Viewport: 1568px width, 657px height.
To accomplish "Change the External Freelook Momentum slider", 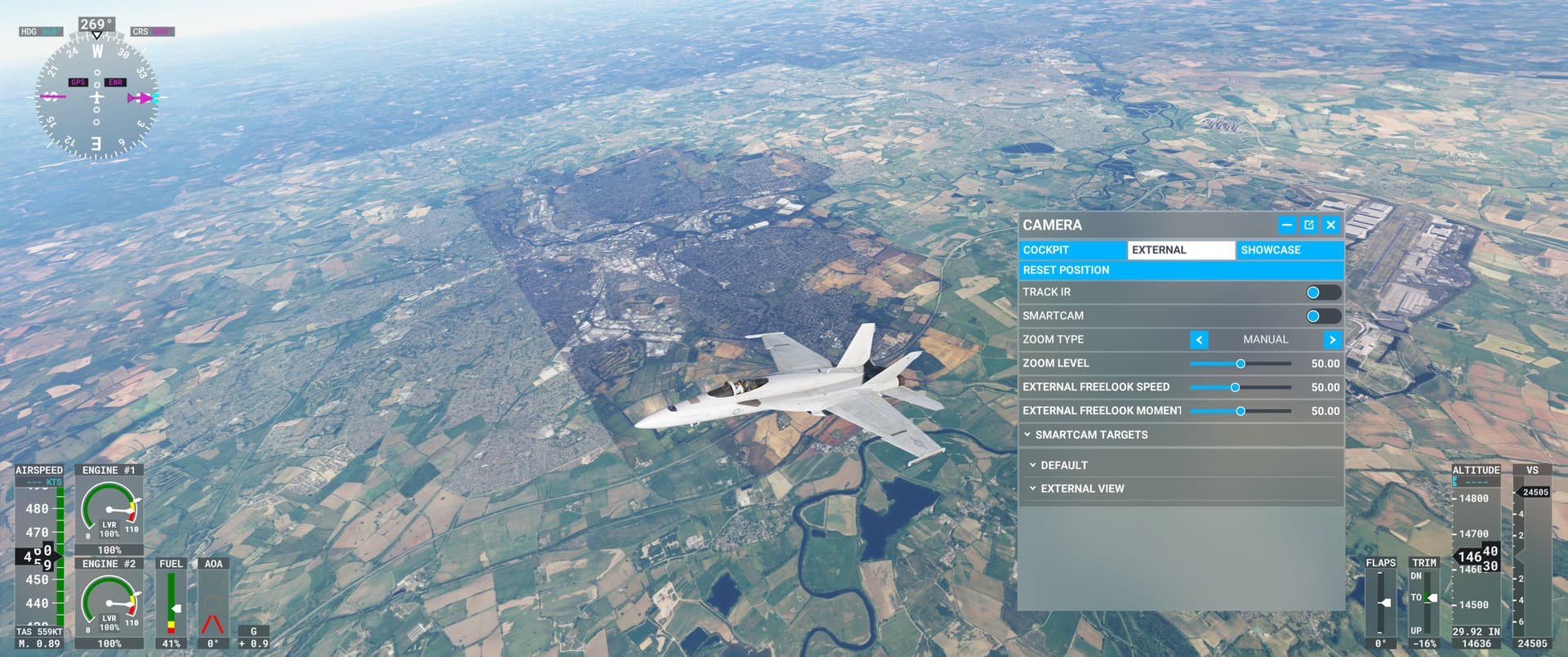I will tap(1241, 411).
